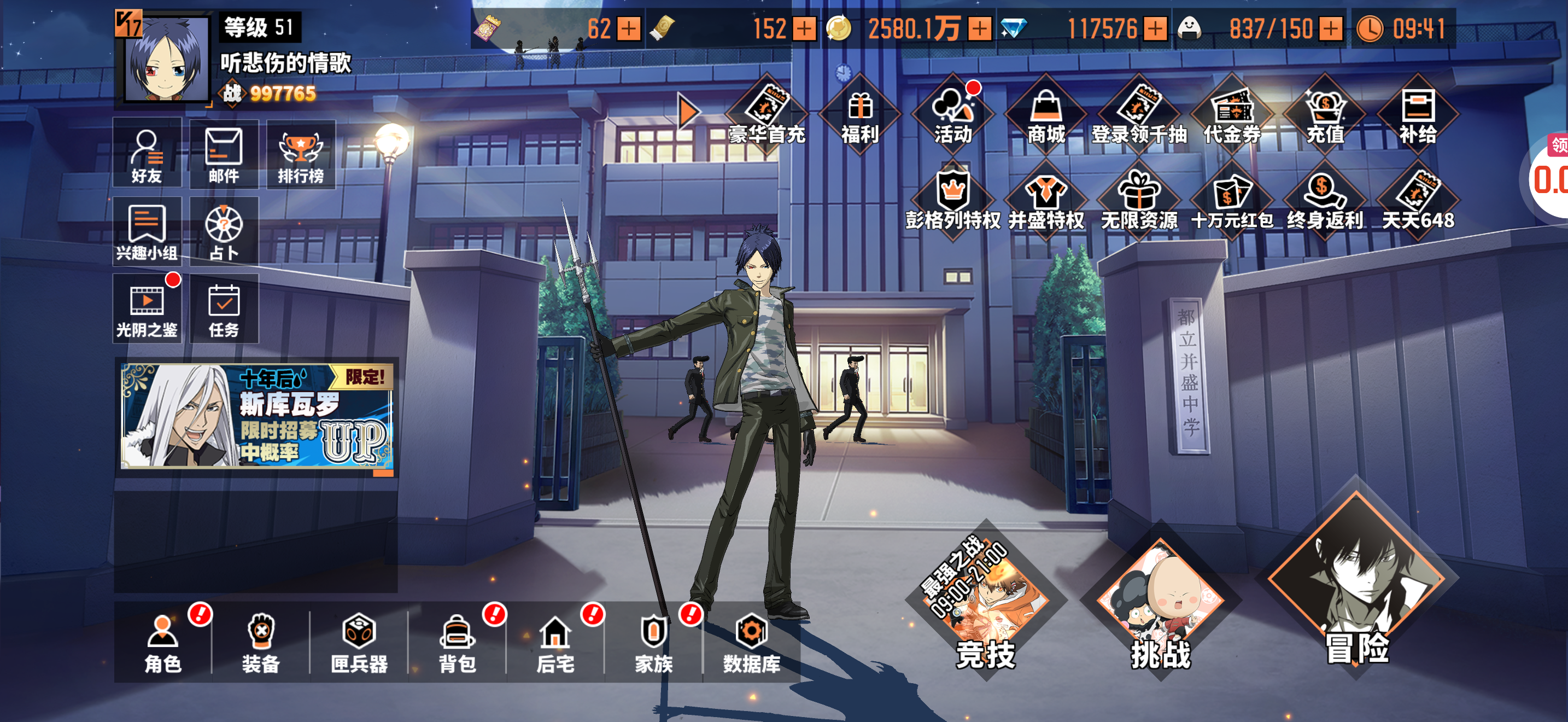Viewport: 1568px width, 722px height.
Task: Open the 邮件 mailbox
Action: (224, 155)
